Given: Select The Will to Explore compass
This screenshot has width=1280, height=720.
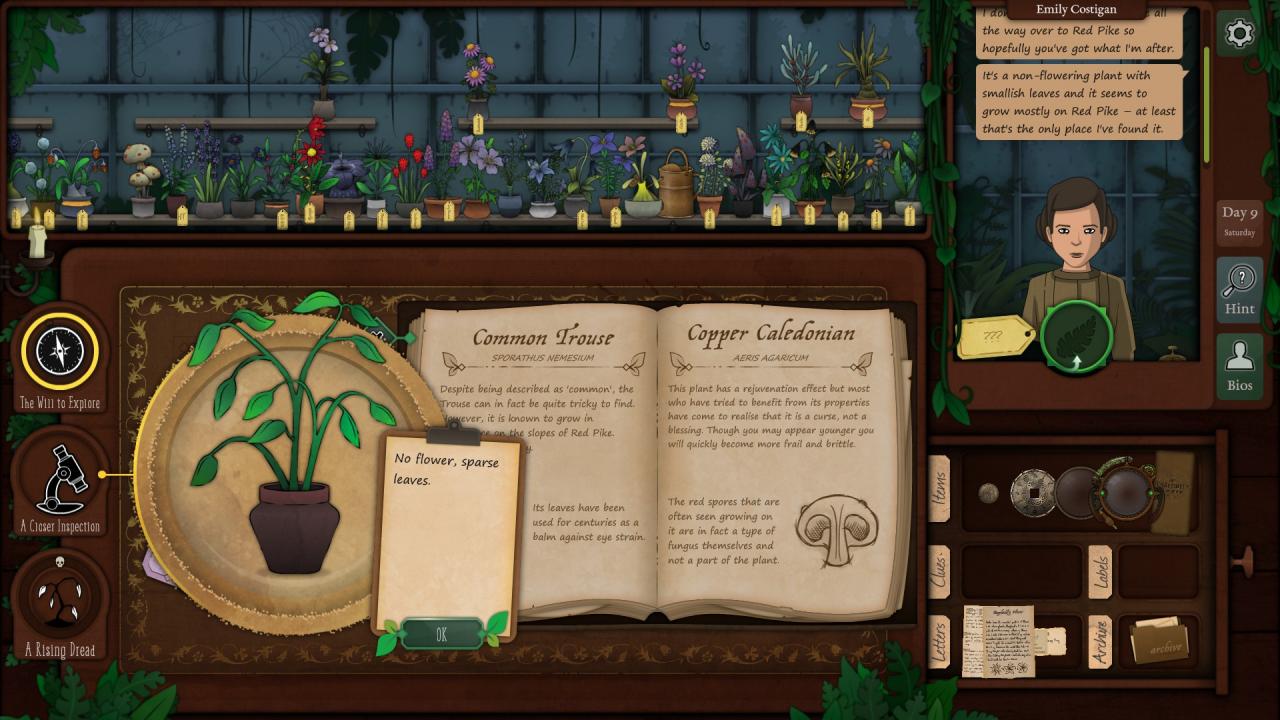Looking at the screenshot, I should pyautogui.click(x=60, y=351).
